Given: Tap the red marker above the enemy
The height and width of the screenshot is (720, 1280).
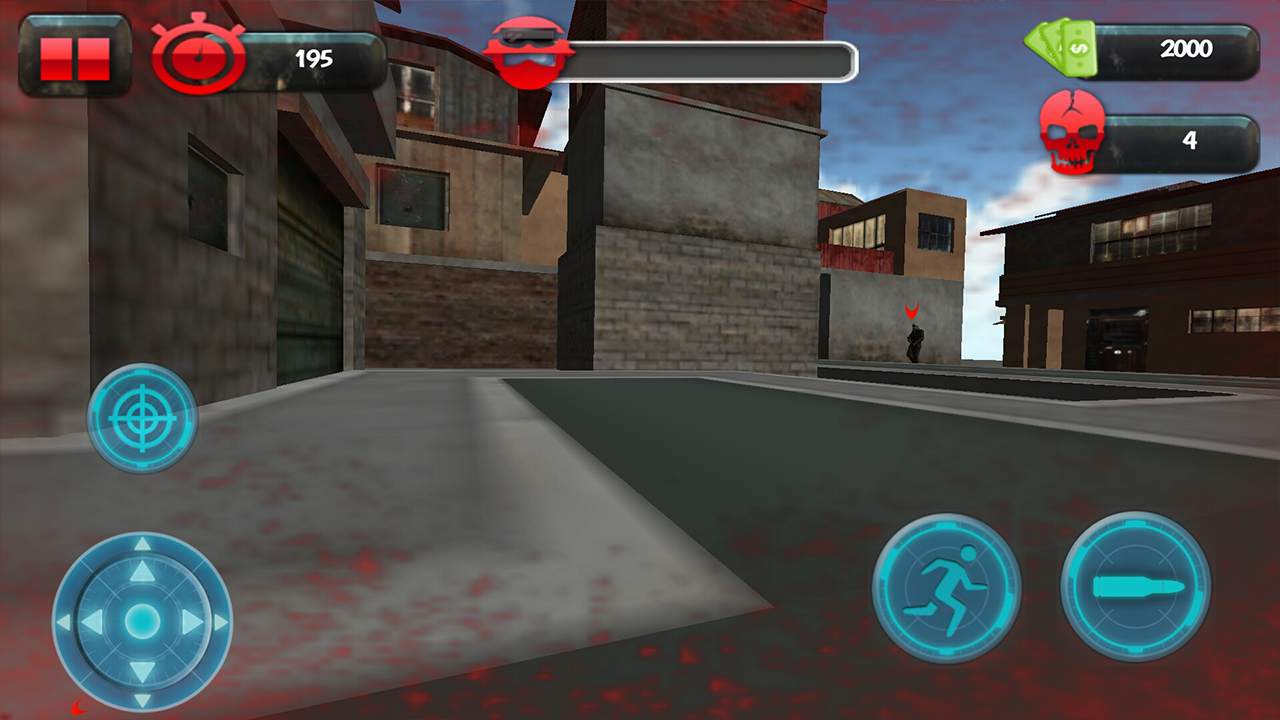Looking at the screenshot, I should [911, 312].
